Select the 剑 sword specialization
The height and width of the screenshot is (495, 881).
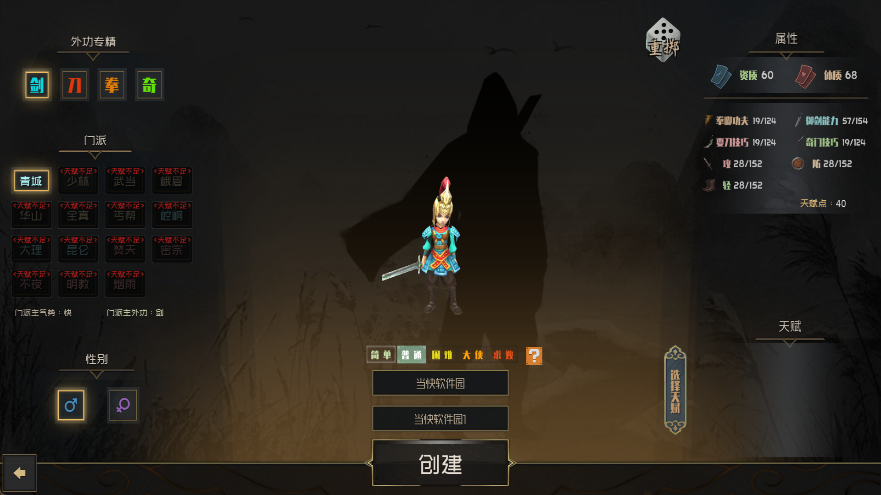(x=38, y=85)
